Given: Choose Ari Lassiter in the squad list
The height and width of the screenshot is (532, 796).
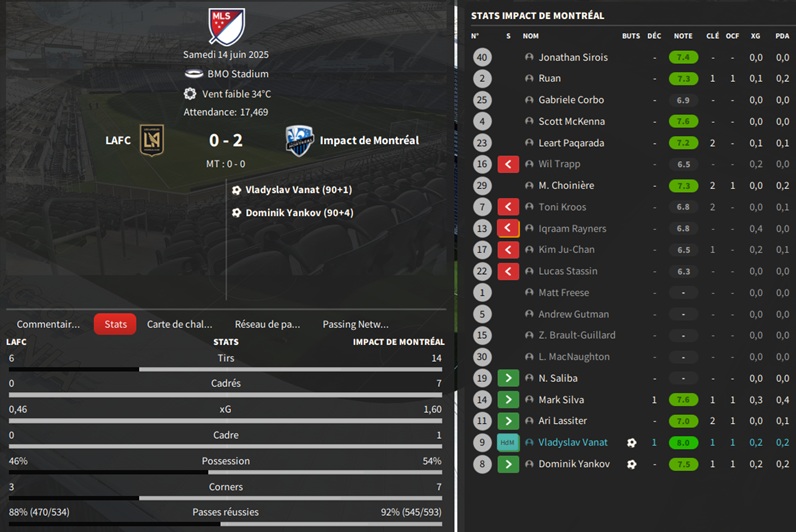Looking at the screenshot, I should pyautogui.click(x=562, y=421).
